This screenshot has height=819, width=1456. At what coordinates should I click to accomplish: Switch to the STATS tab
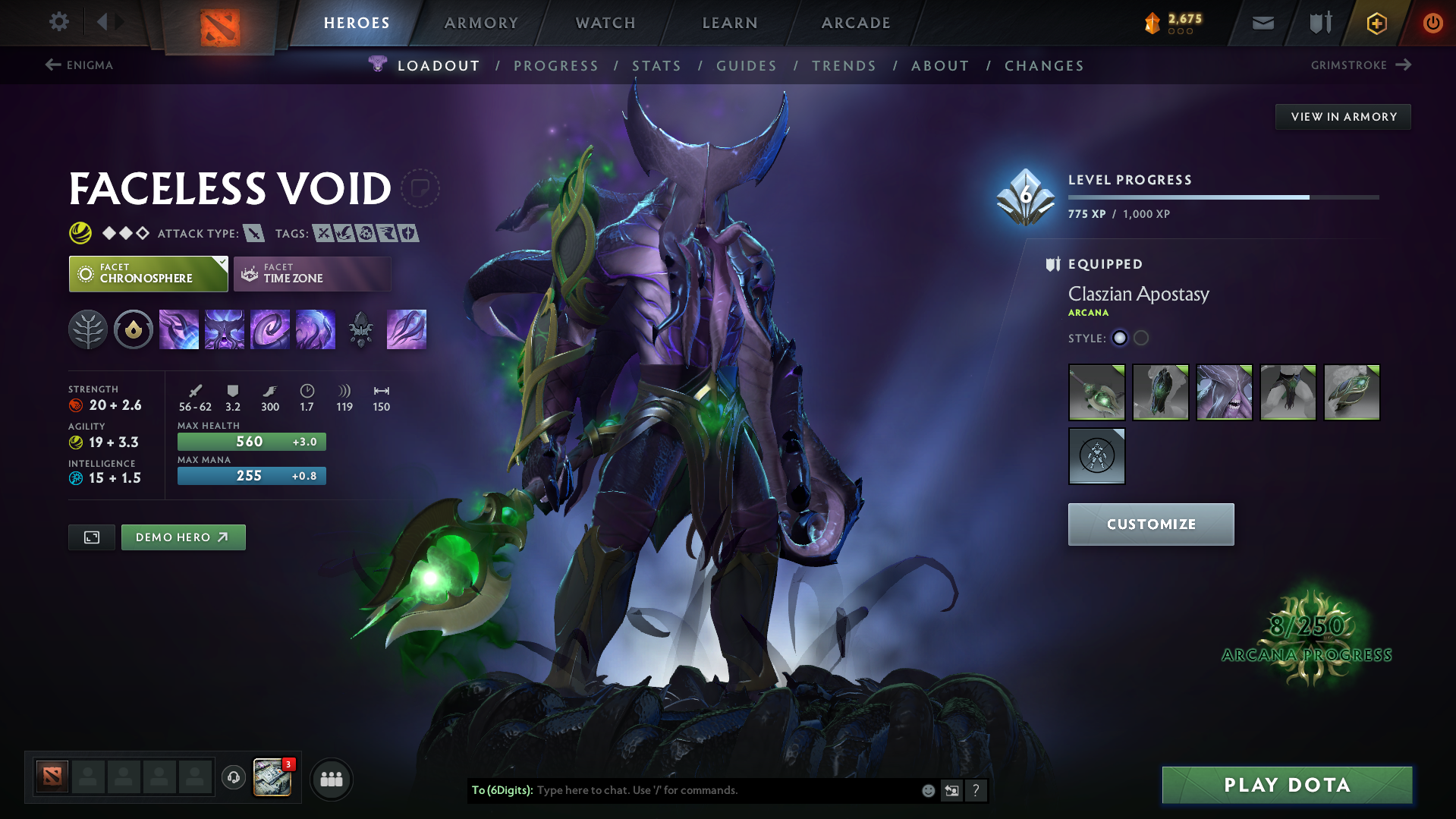pyautogui.click(x=656, y=66)
